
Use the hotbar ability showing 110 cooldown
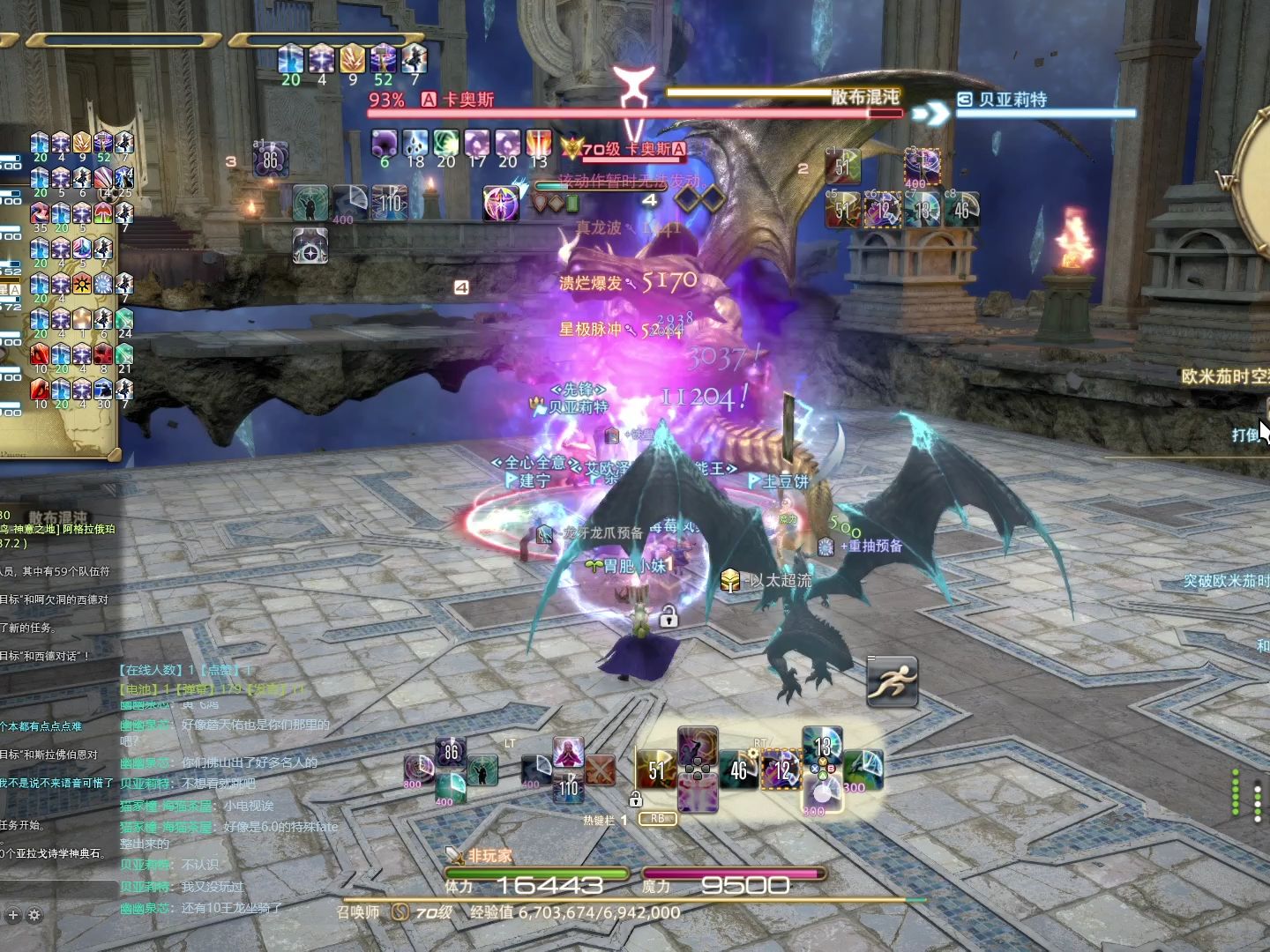coord(389,203)
